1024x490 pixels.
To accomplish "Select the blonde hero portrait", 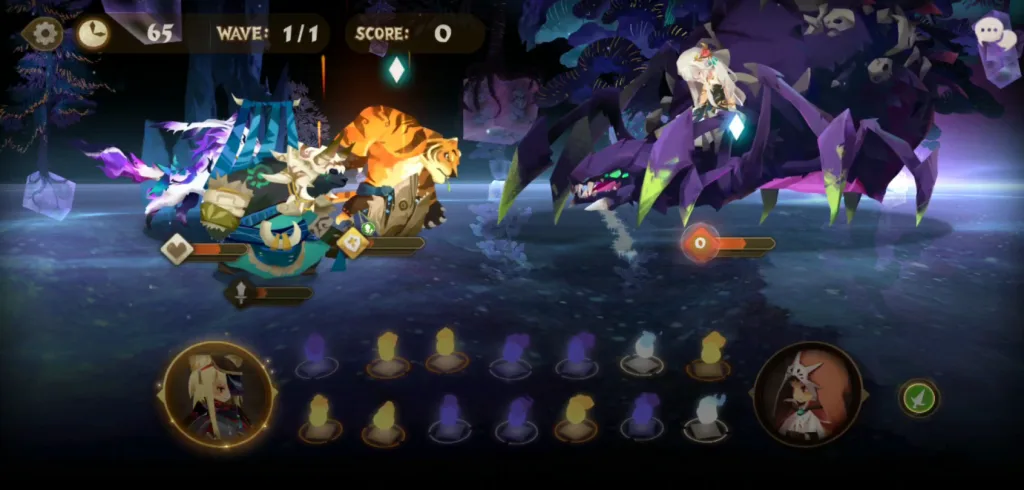I will point(216,393).
